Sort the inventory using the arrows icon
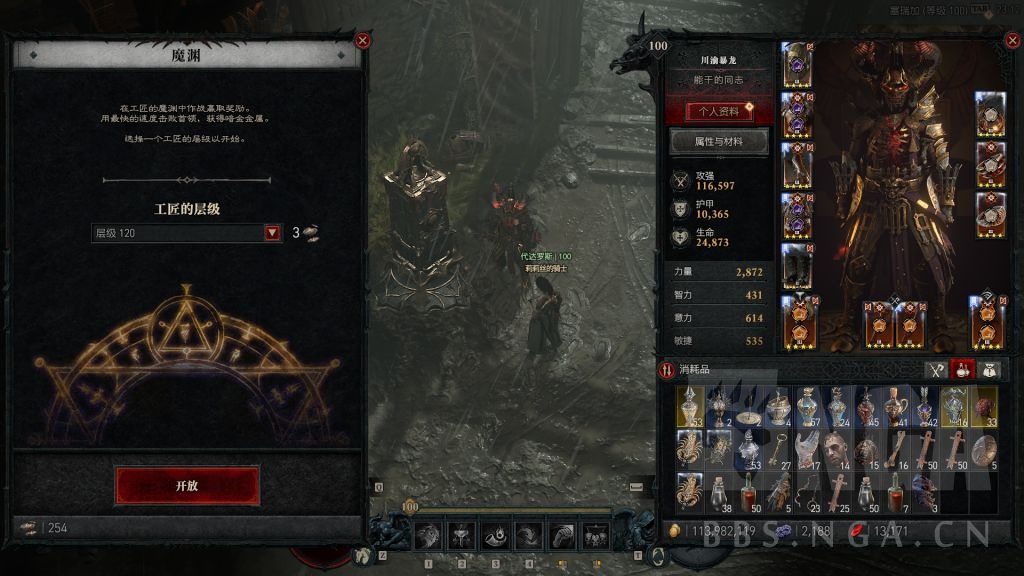1024x576 pixels. point(666,370)
